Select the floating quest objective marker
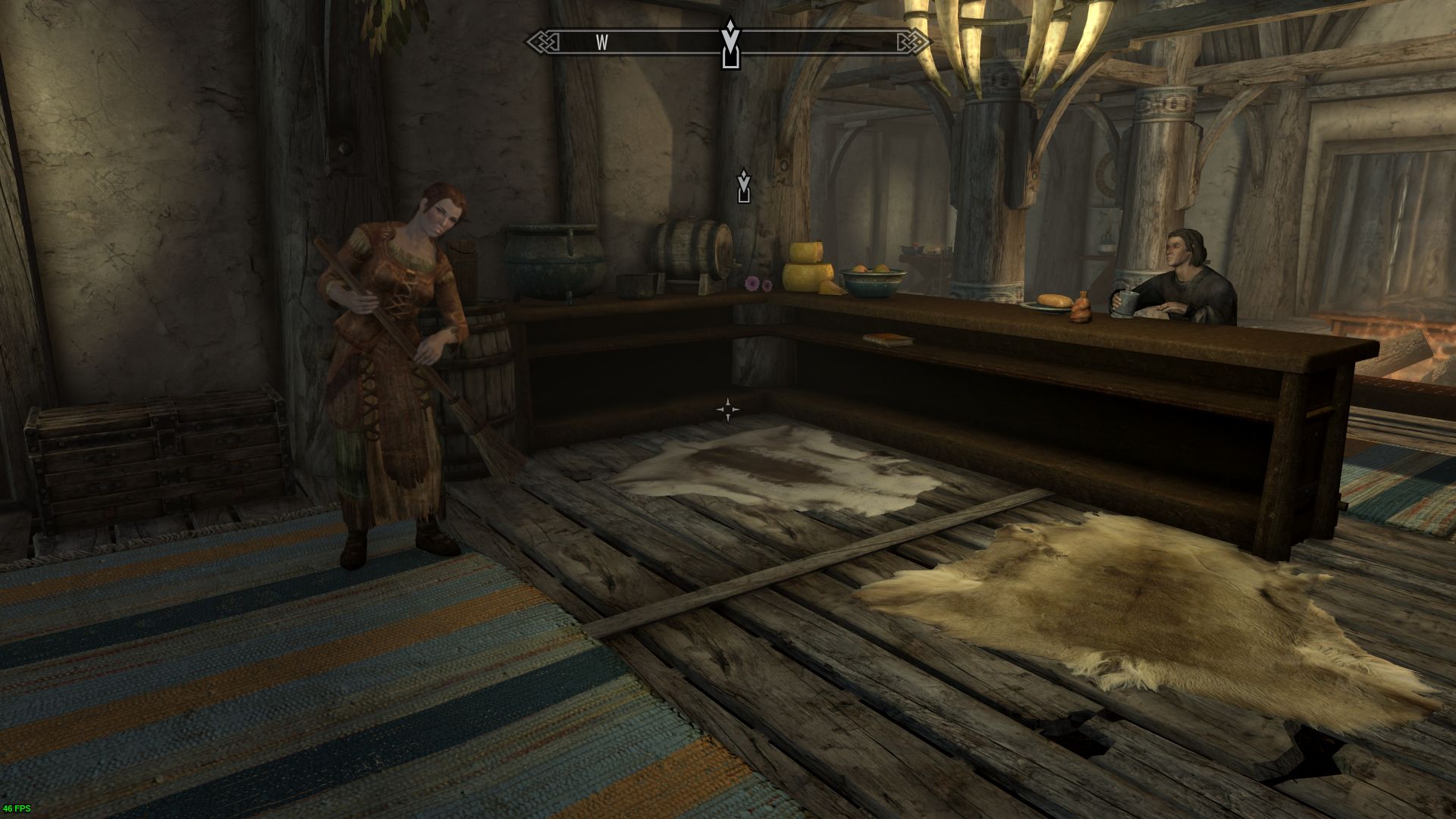The image size is (1456, 819). (744, 187)
